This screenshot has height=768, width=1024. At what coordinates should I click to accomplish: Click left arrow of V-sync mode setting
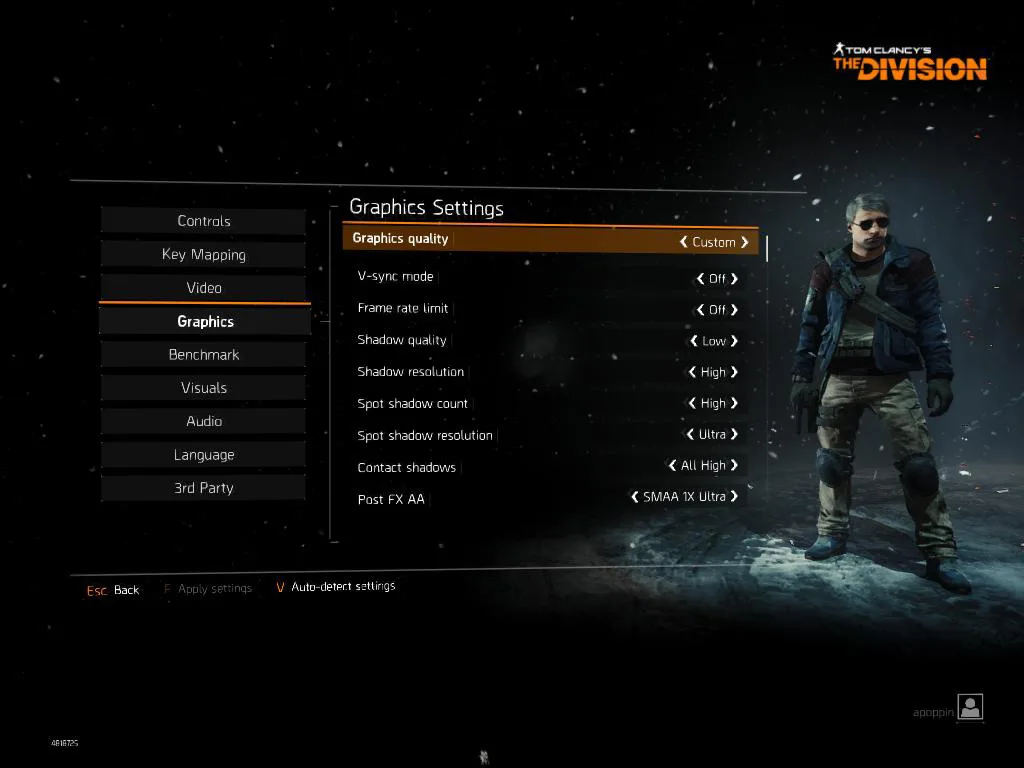tap(700, 279)
